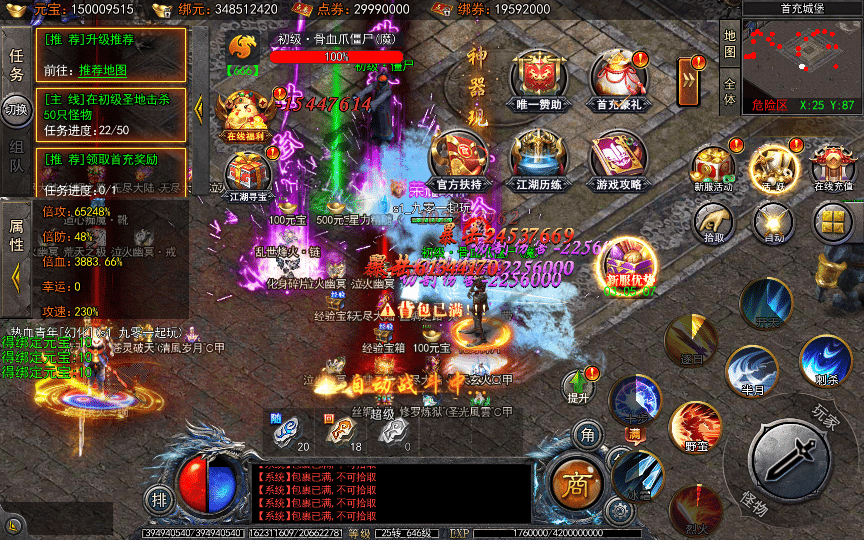The width and height of the screenshot is (864, 540).
Task: Follow the 推荐地图 recommended map link
Action: [x=103, y=70]
